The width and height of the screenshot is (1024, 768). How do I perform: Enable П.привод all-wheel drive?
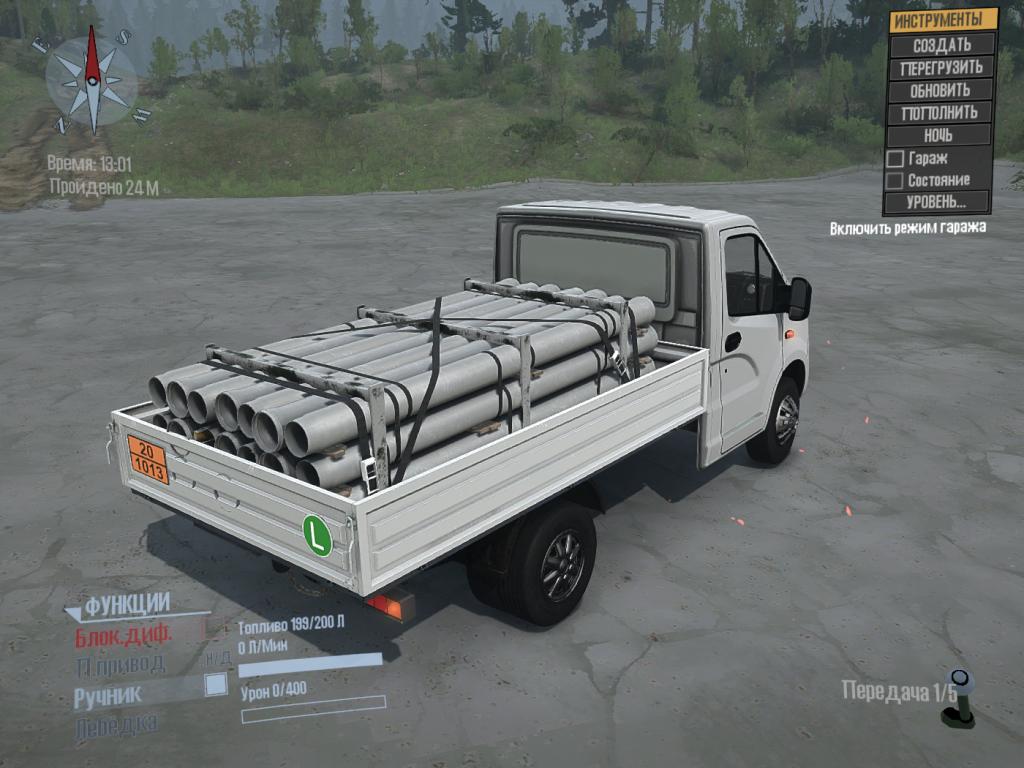[x=120, y=664]
